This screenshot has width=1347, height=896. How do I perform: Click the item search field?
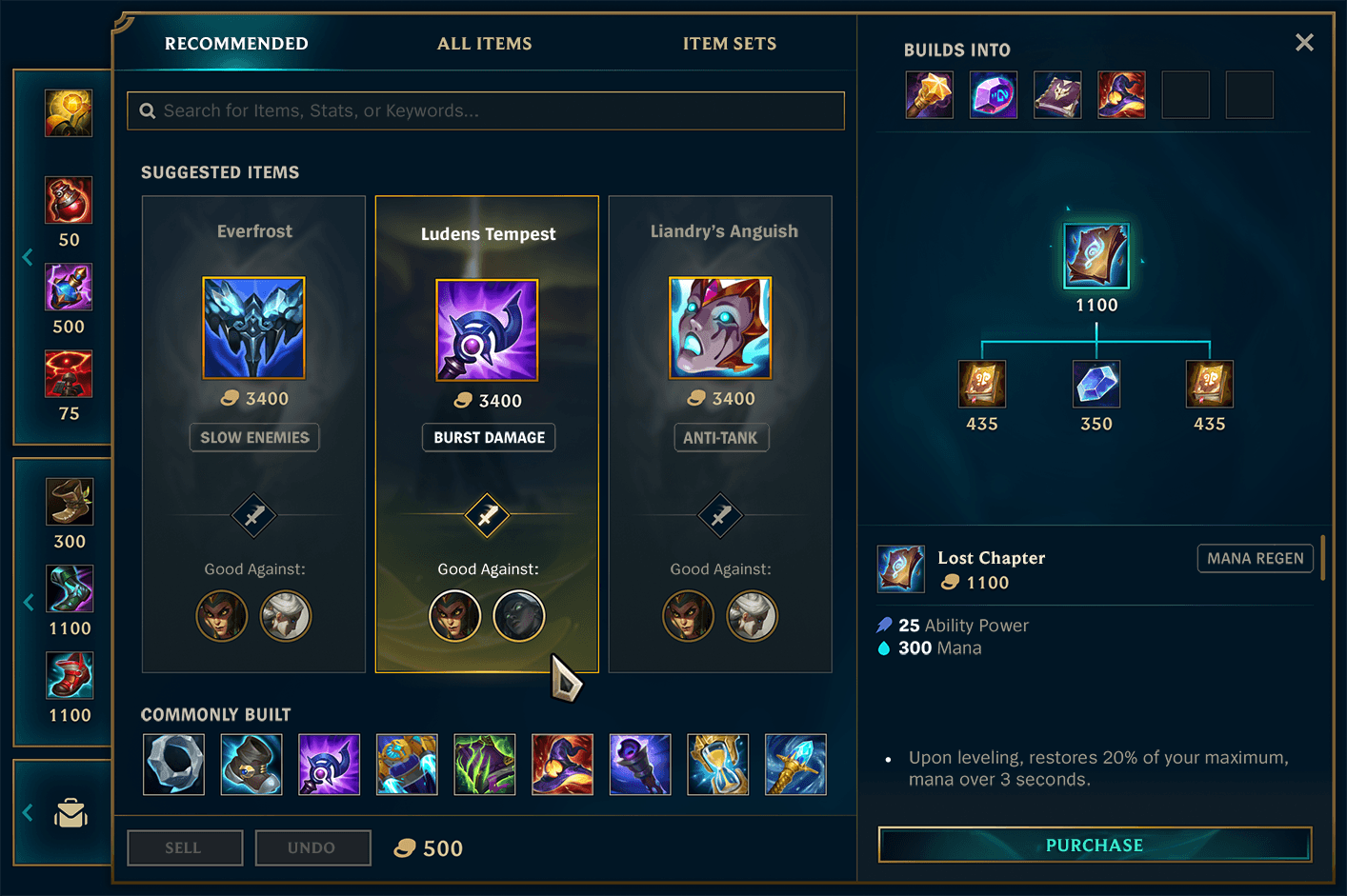click(486, 110)
